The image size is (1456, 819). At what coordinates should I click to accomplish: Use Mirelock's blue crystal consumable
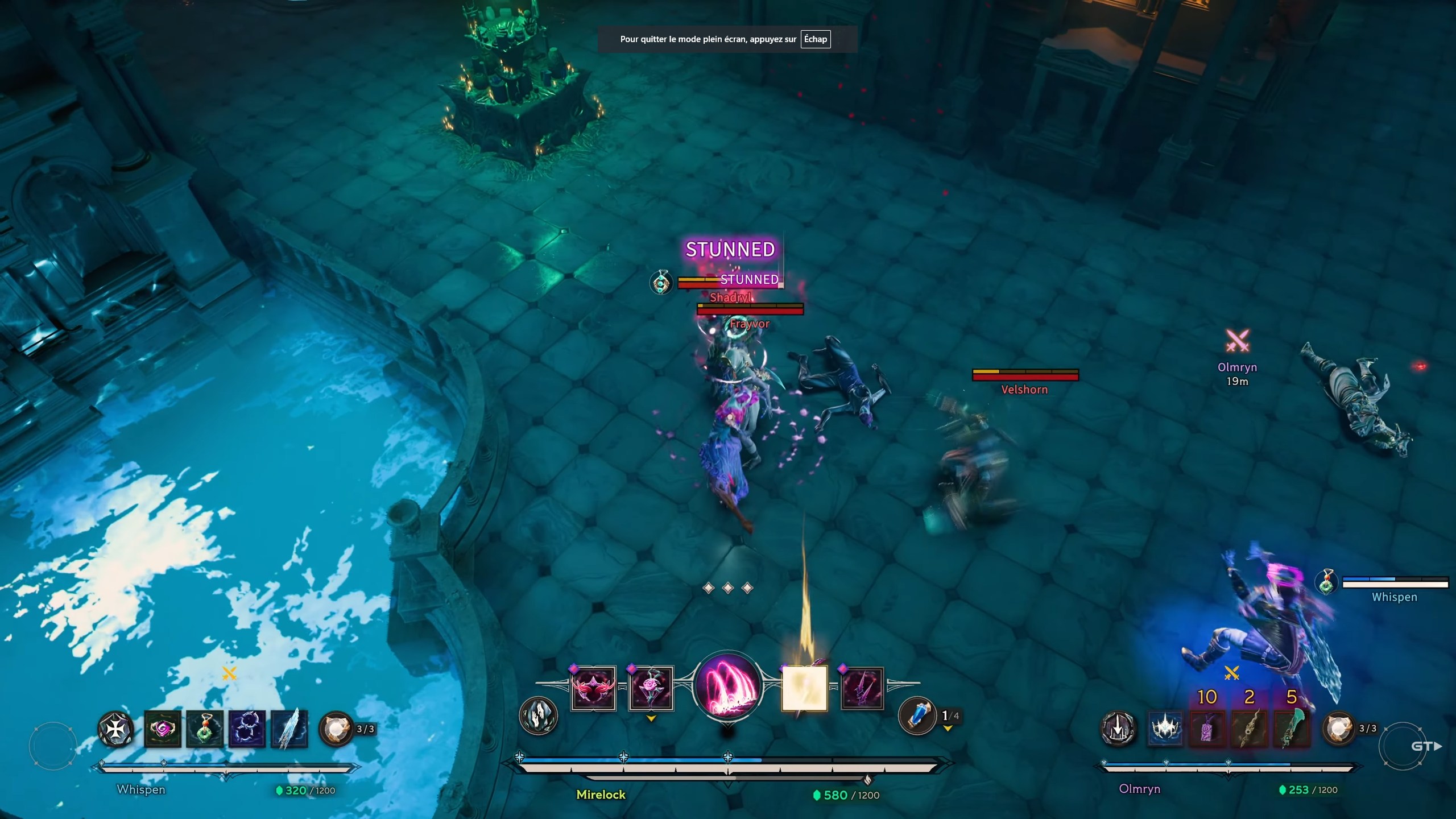click(x=917, y=715)
